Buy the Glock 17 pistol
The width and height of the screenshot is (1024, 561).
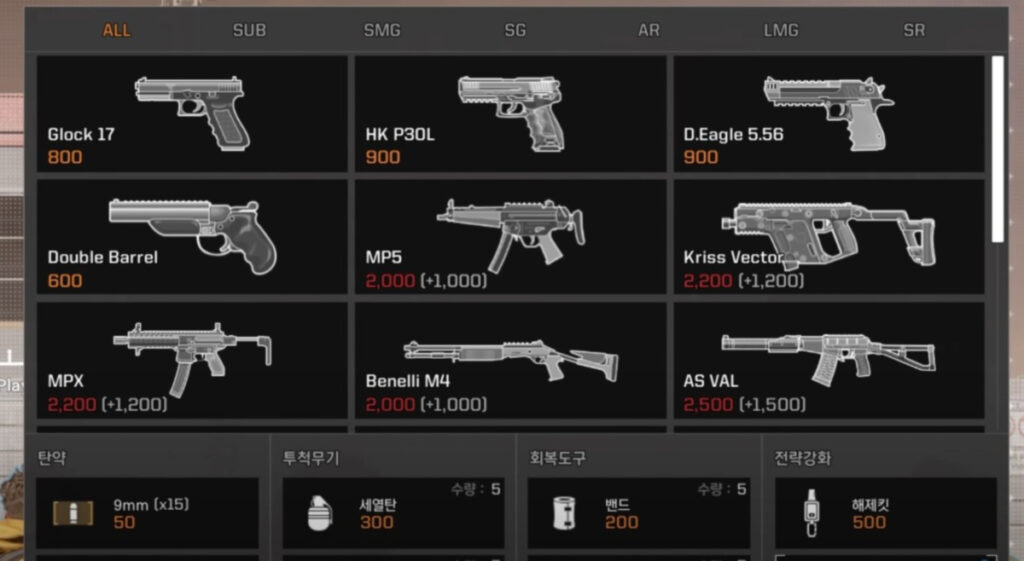tap(192, 114)
